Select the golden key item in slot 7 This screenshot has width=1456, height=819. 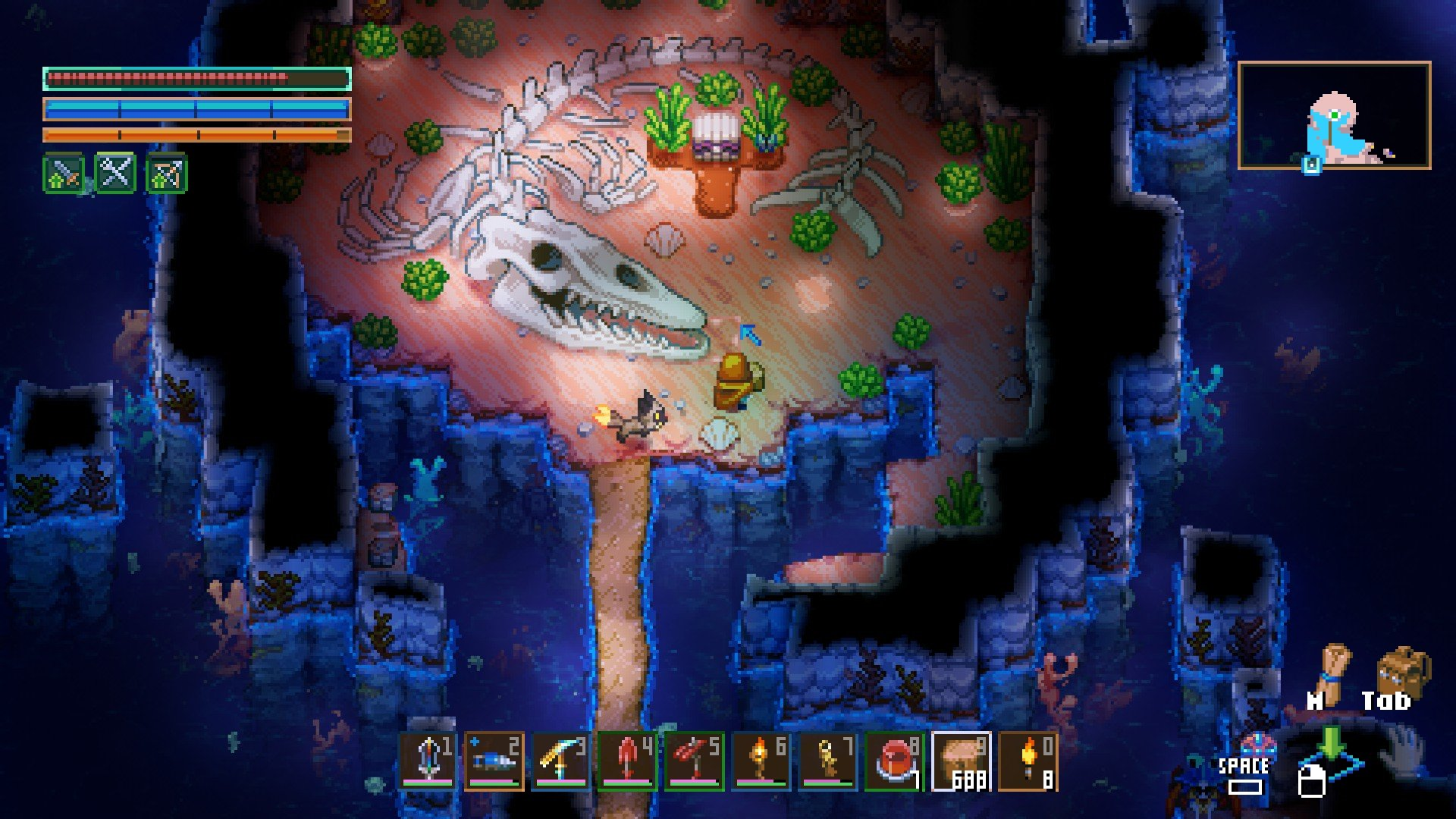(828, 761)
